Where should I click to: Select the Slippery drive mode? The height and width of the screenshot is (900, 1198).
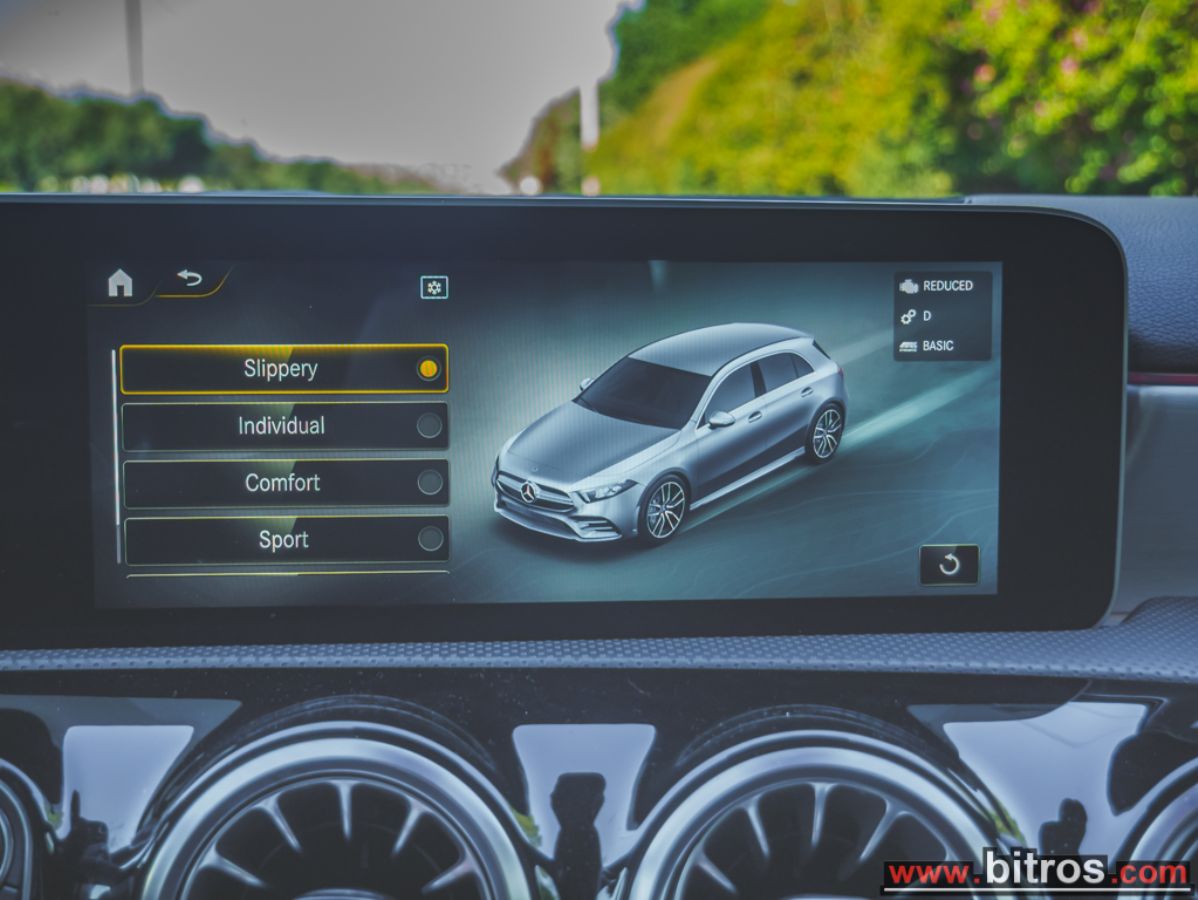(284, 369)
